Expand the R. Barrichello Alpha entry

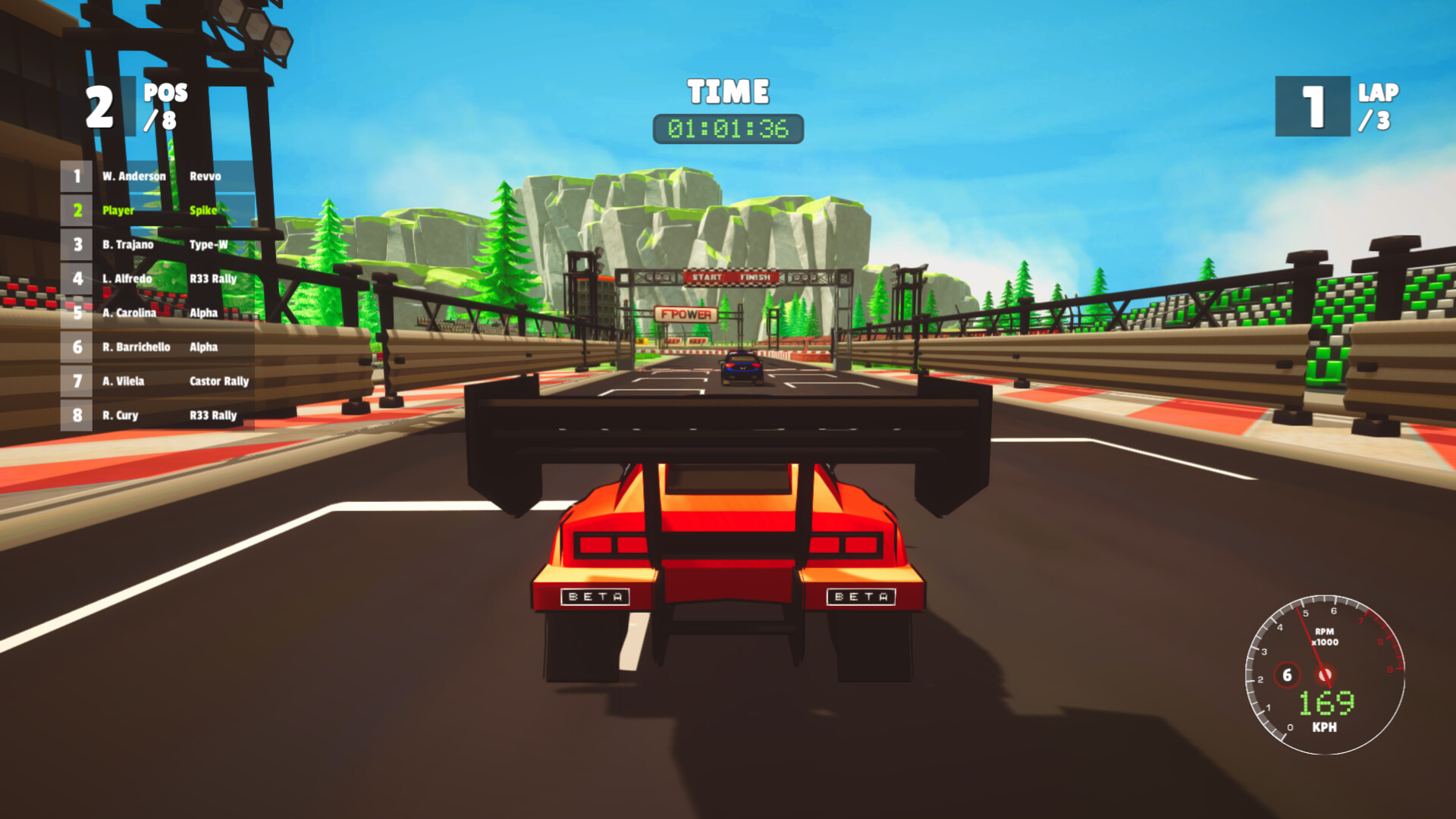(x=136, y=347)
